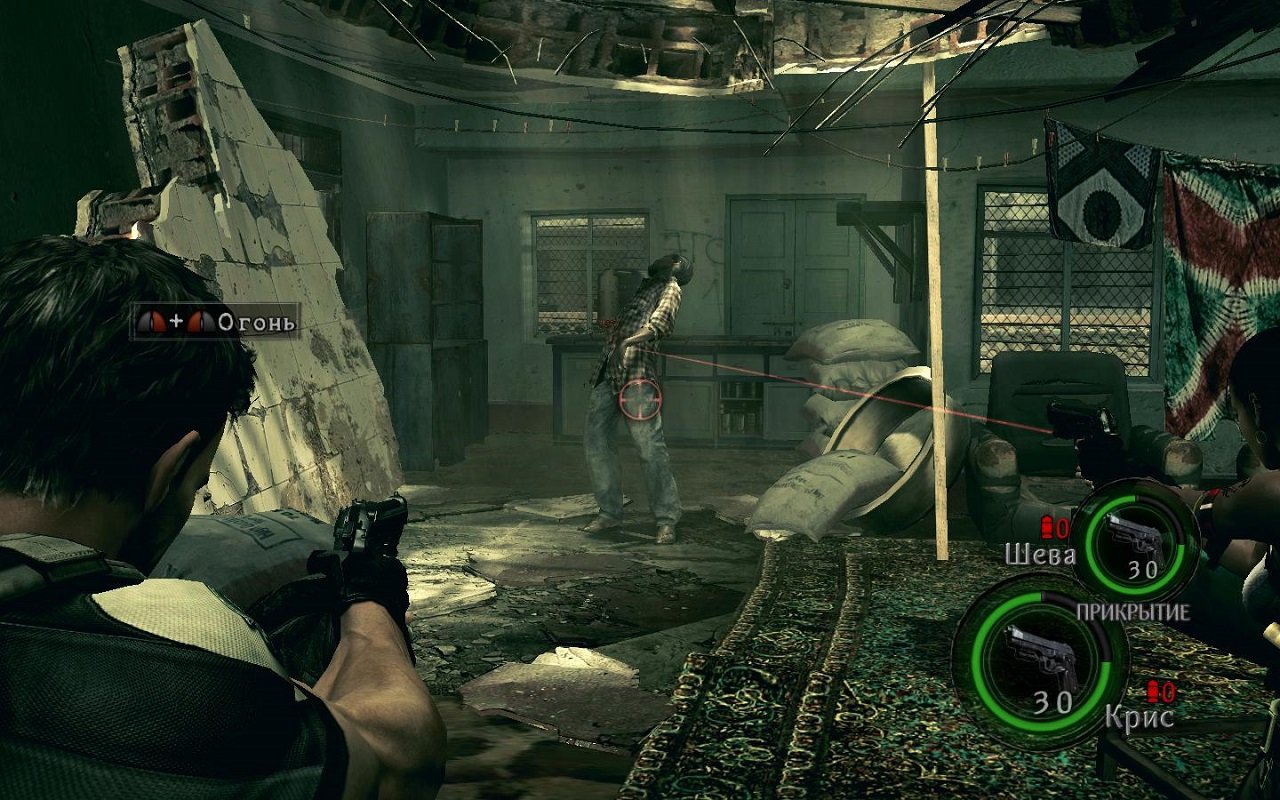
Task: Select the Крис name label
Action: (x=1141, y=716)
